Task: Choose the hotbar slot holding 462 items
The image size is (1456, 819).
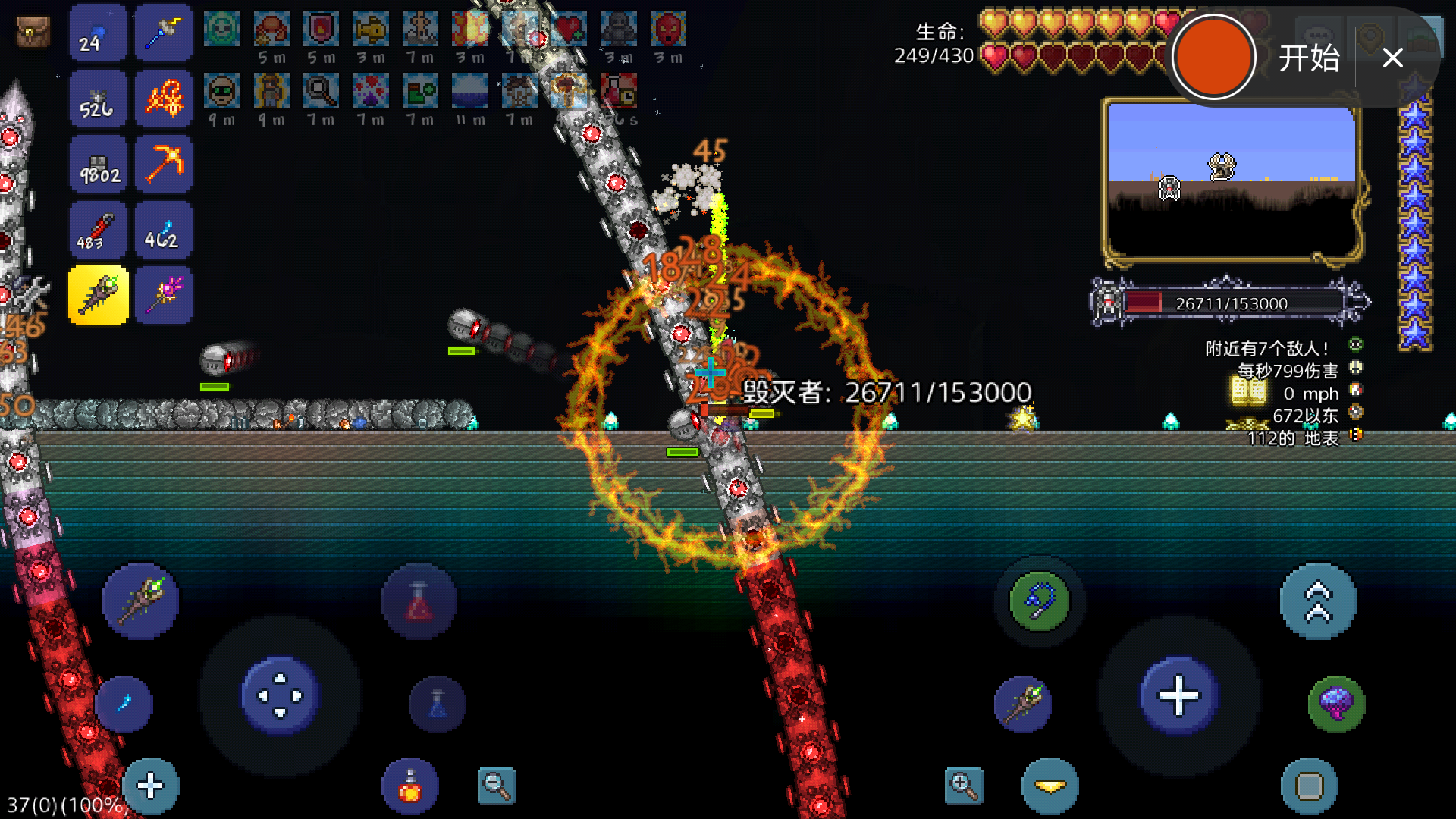Action: coord(164,231)
